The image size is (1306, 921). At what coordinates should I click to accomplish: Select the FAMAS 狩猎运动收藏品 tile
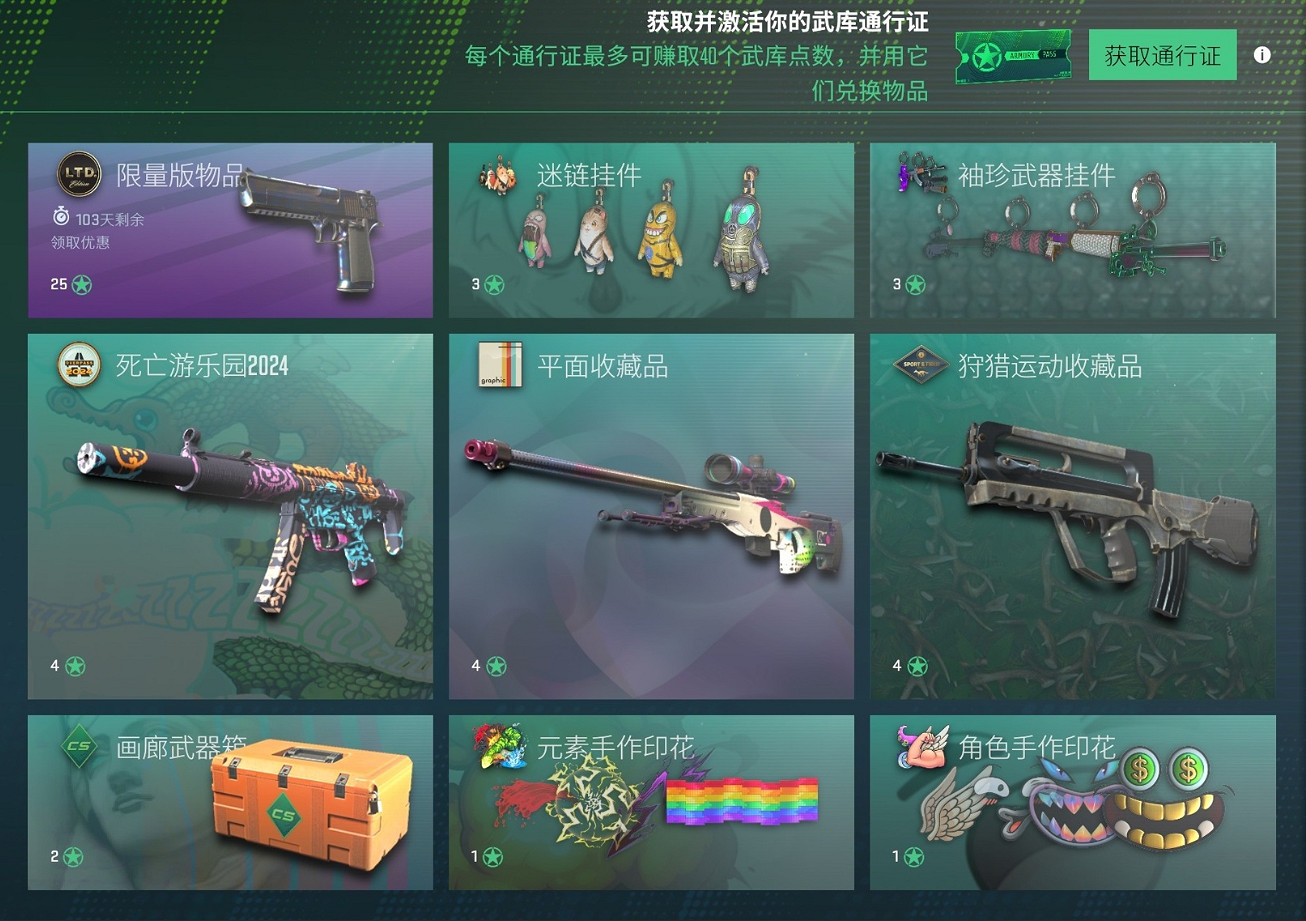click(1073, 517)
